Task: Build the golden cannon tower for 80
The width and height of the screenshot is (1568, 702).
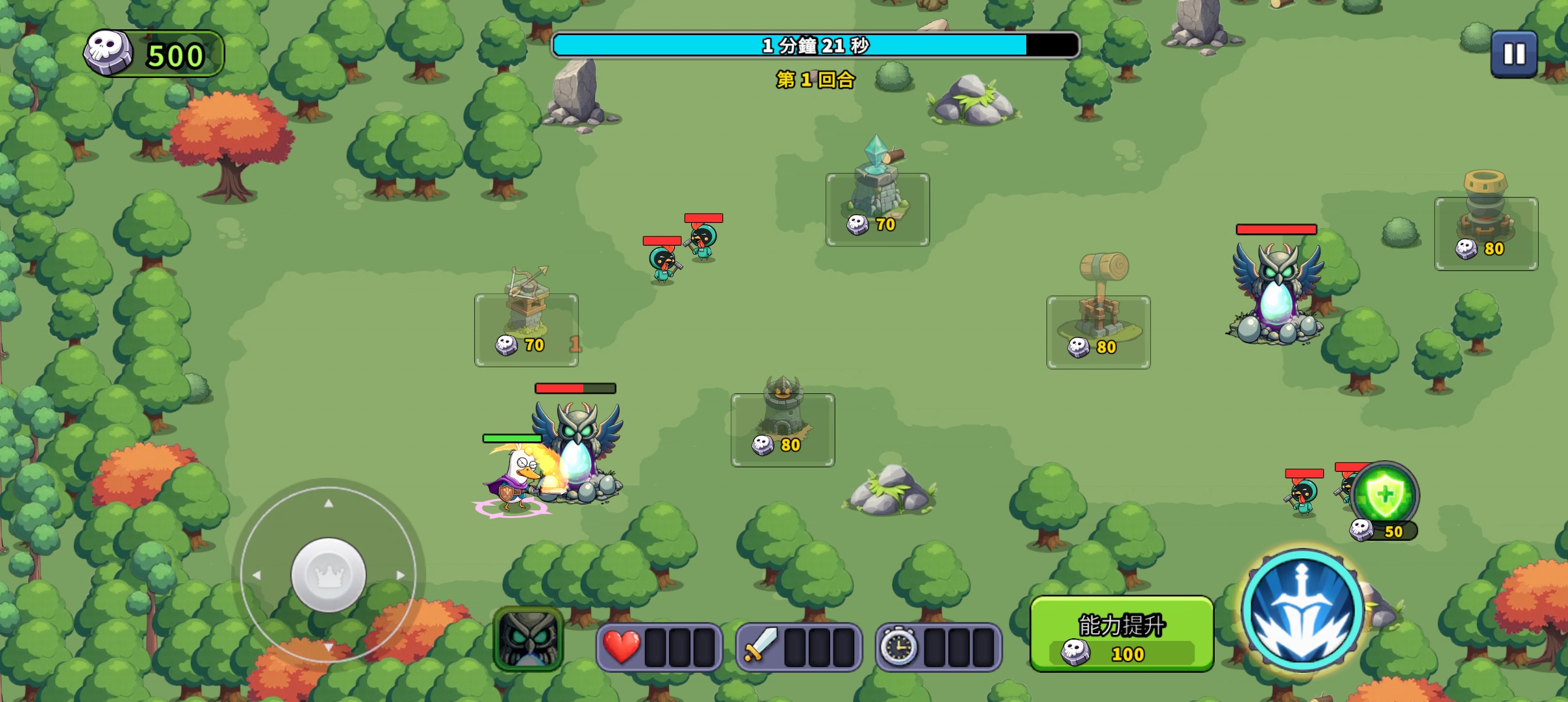Action: (1486, 233)
